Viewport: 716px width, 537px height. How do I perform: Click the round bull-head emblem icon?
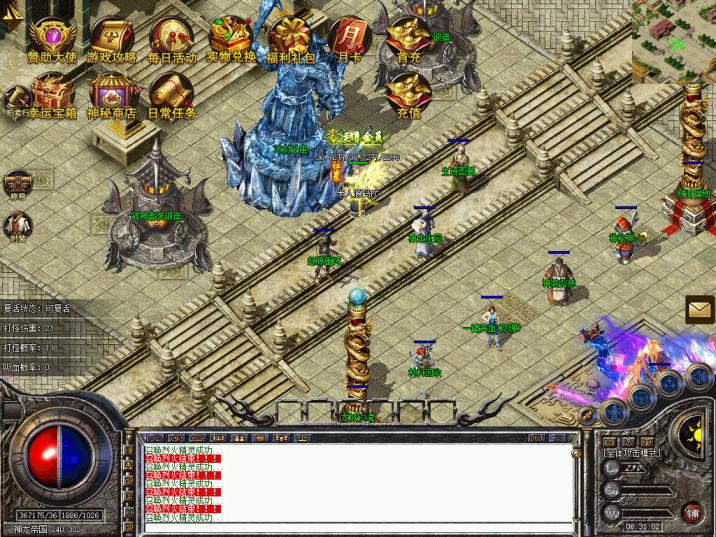(x=17, y=183)
